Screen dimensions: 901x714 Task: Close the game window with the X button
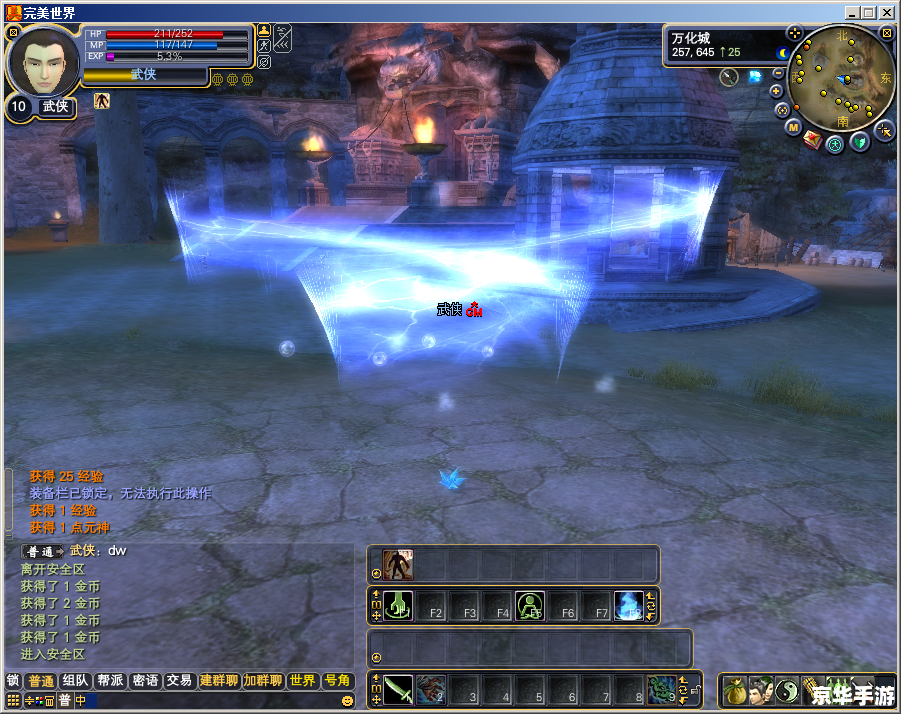(x=887, y=12)
